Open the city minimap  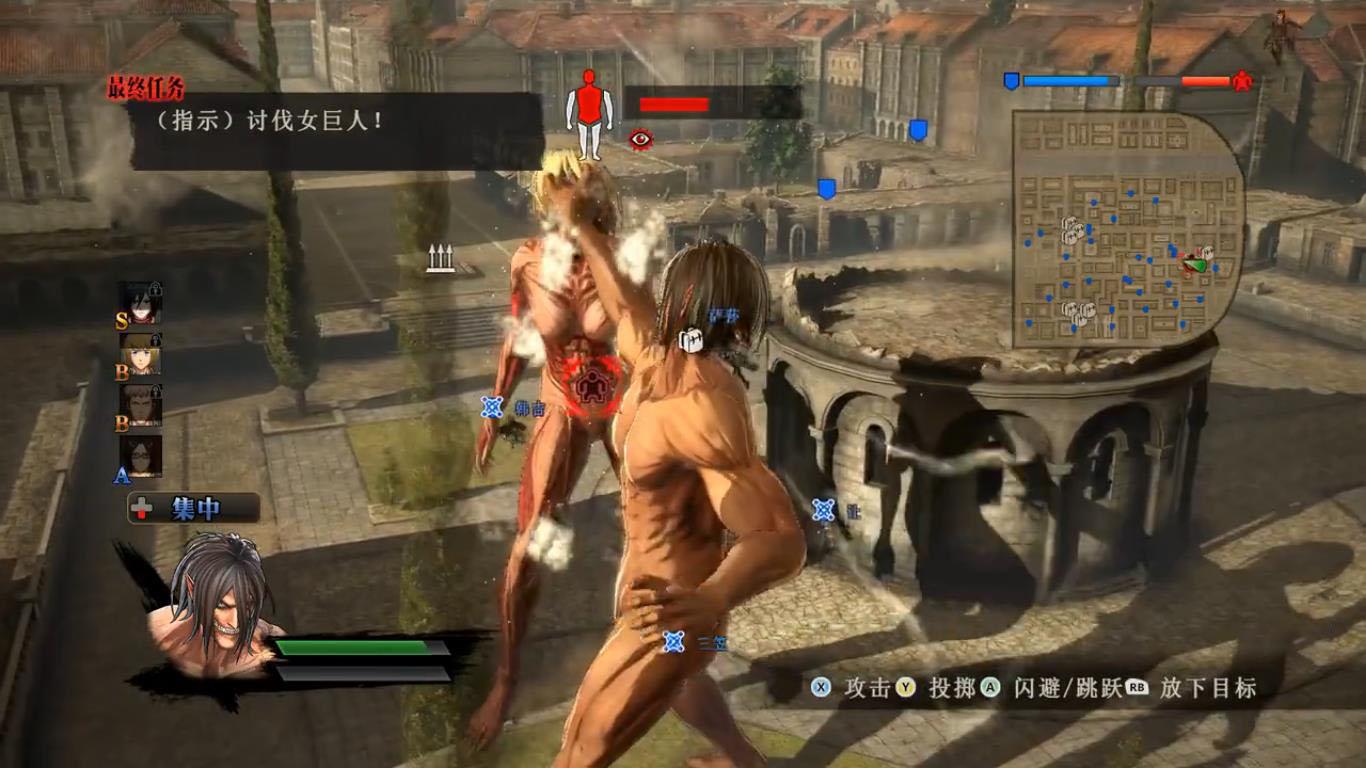(1127, 229)
